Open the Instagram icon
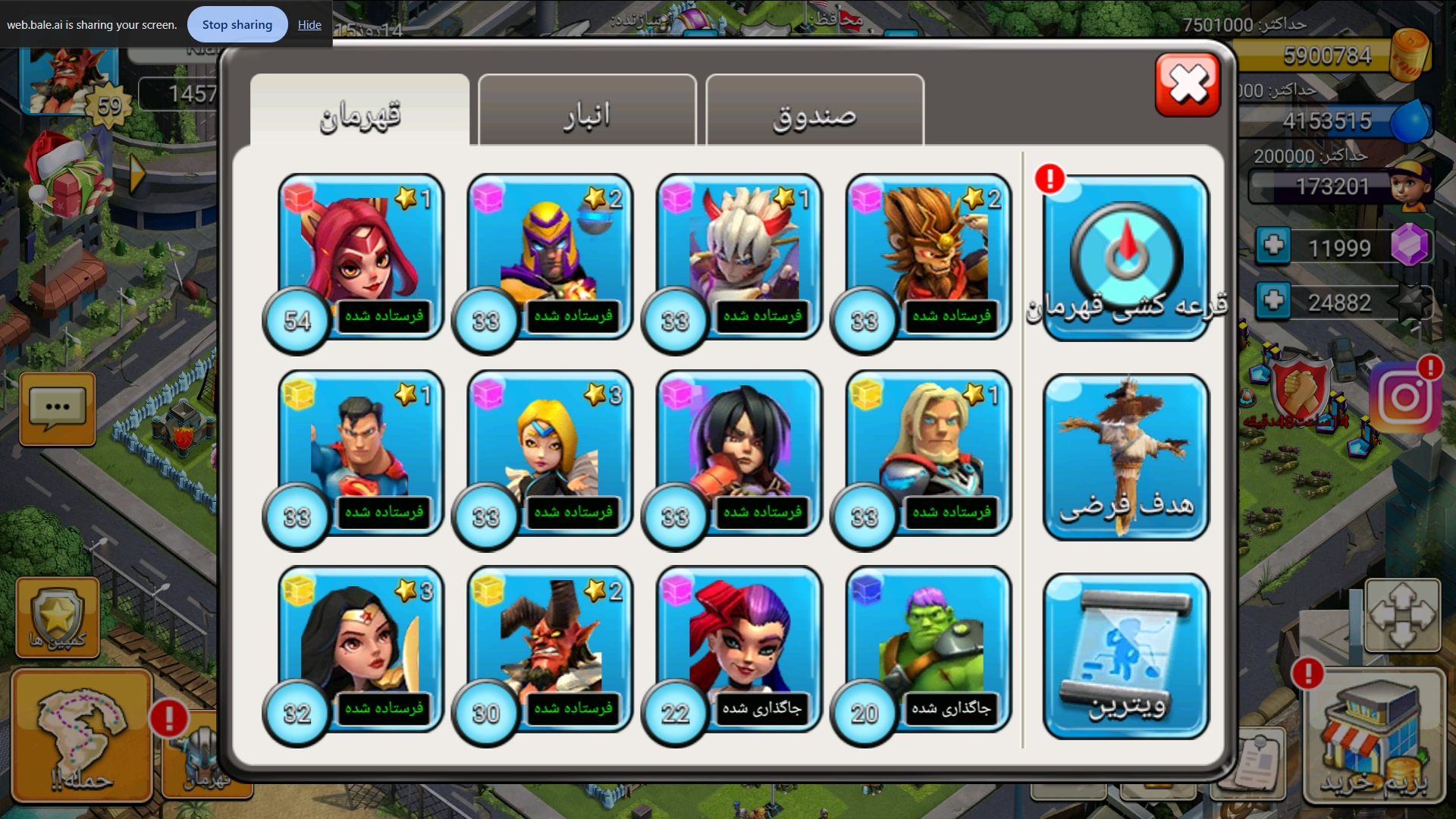The height and width of the screenshot is (819, 1456). [1405, 397]
